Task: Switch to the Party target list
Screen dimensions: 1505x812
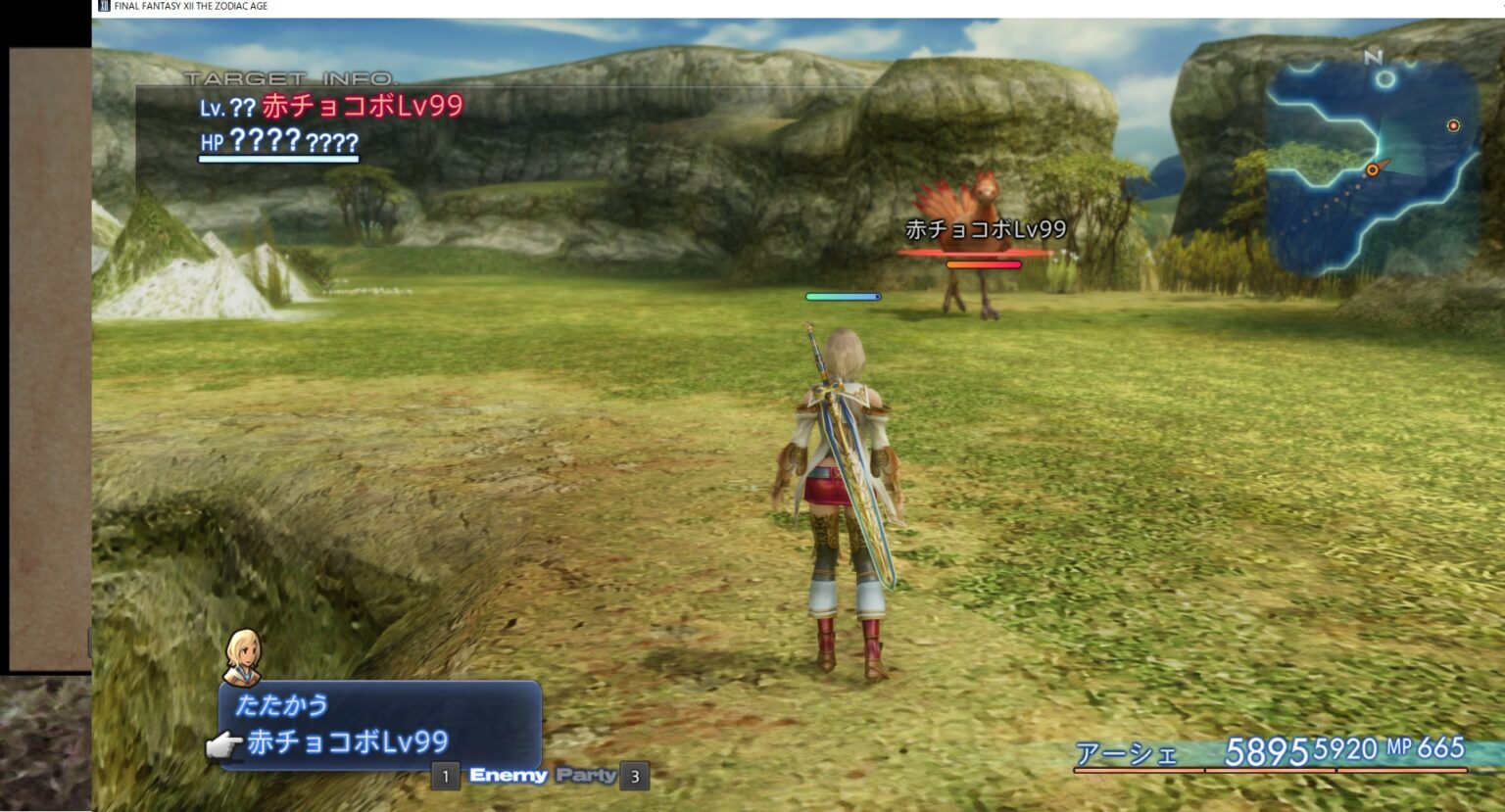Action: pos(586,774)
